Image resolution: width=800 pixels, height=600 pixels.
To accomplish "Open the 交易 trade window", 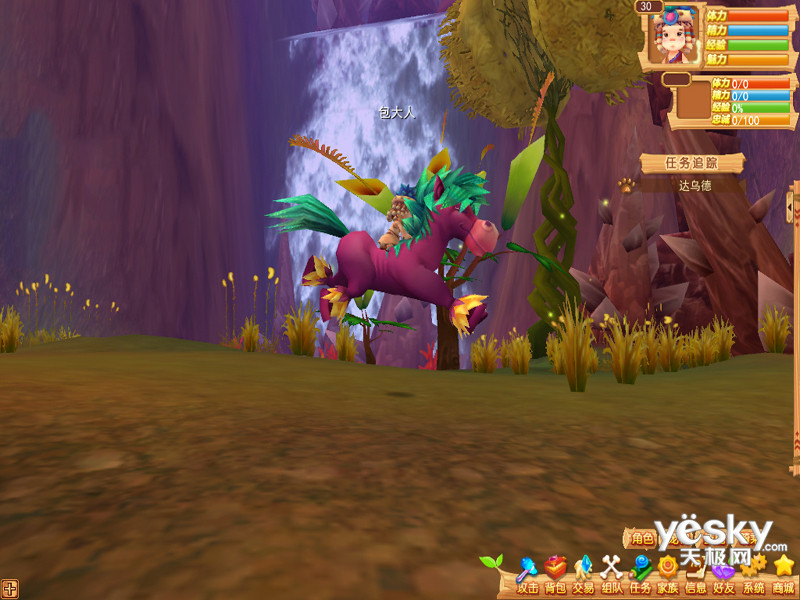I will [583, 576].
